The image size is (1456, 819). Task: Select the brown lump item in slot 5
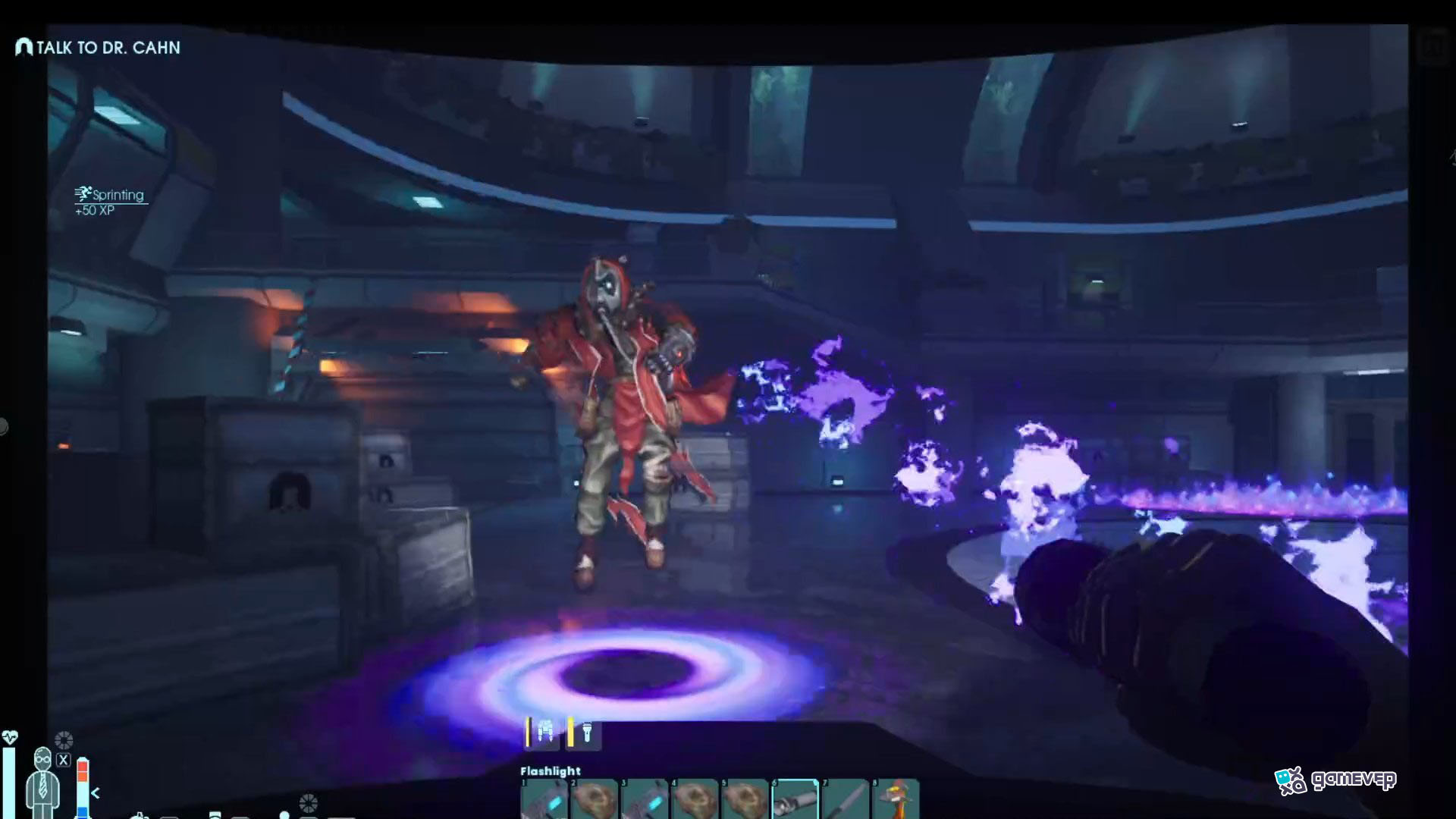[745, 799]
